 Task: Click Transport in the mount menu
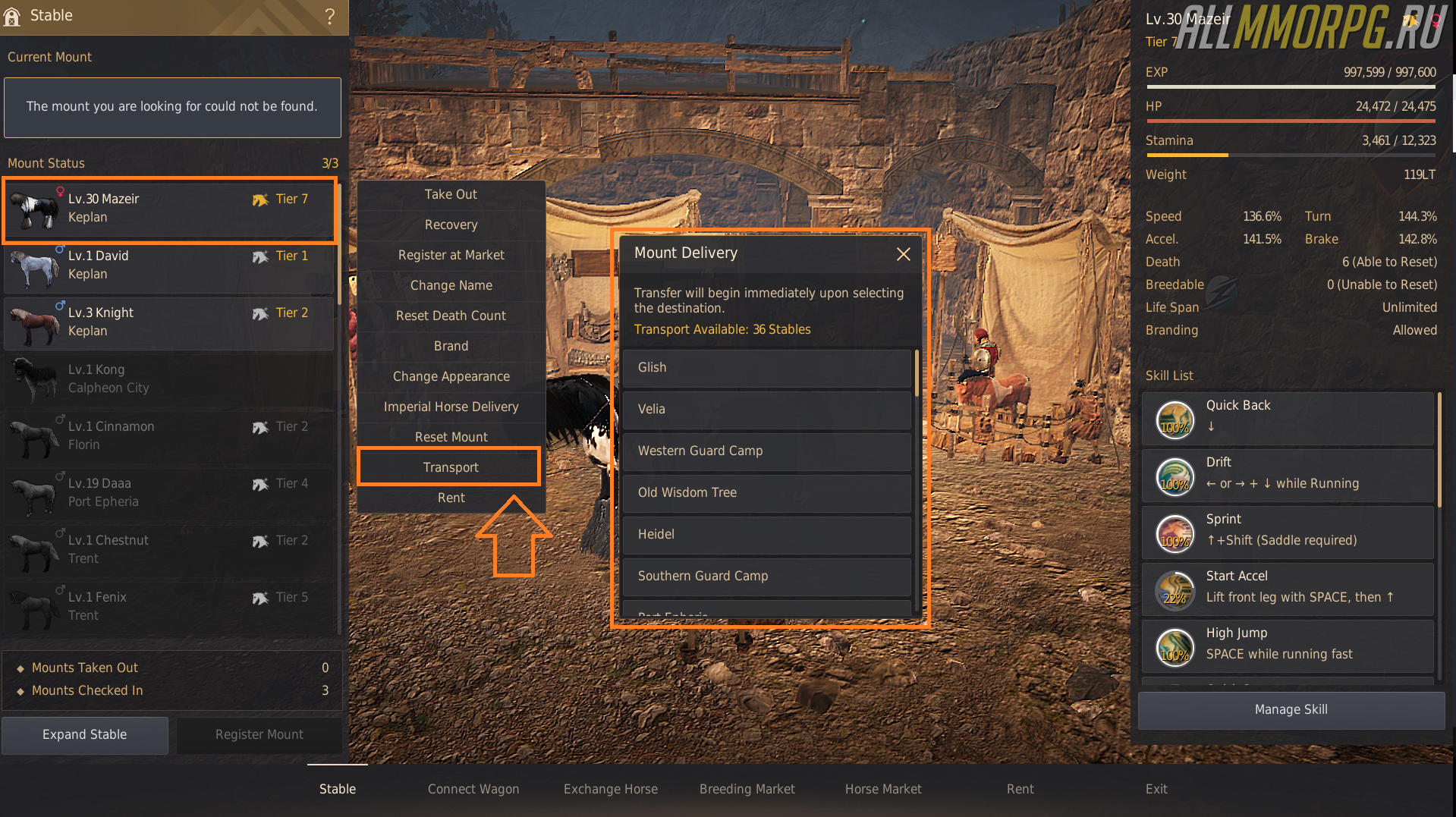pyautogui.click(x=451, y=467)
